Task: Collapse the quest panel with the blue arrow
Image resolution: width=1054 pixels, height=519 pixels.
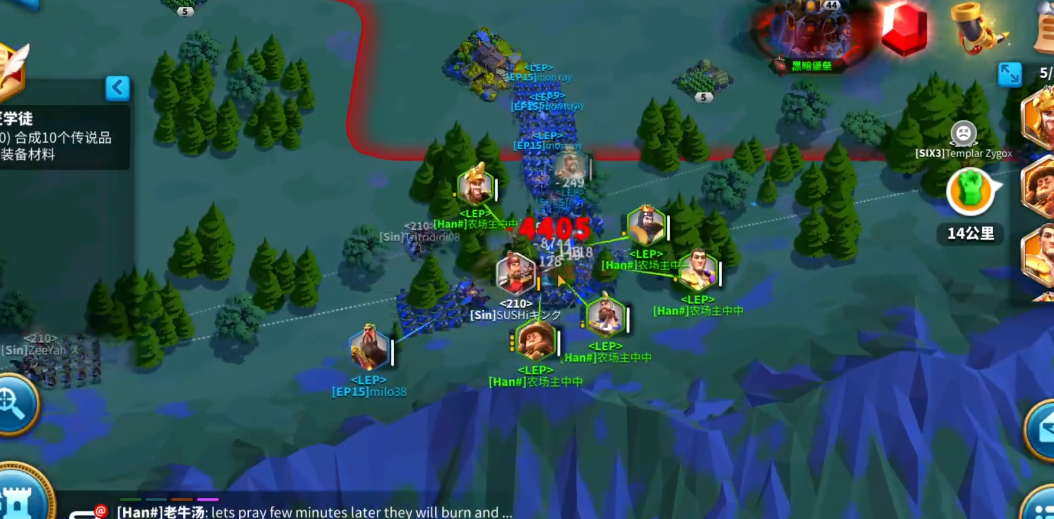Action: [118, 88]
